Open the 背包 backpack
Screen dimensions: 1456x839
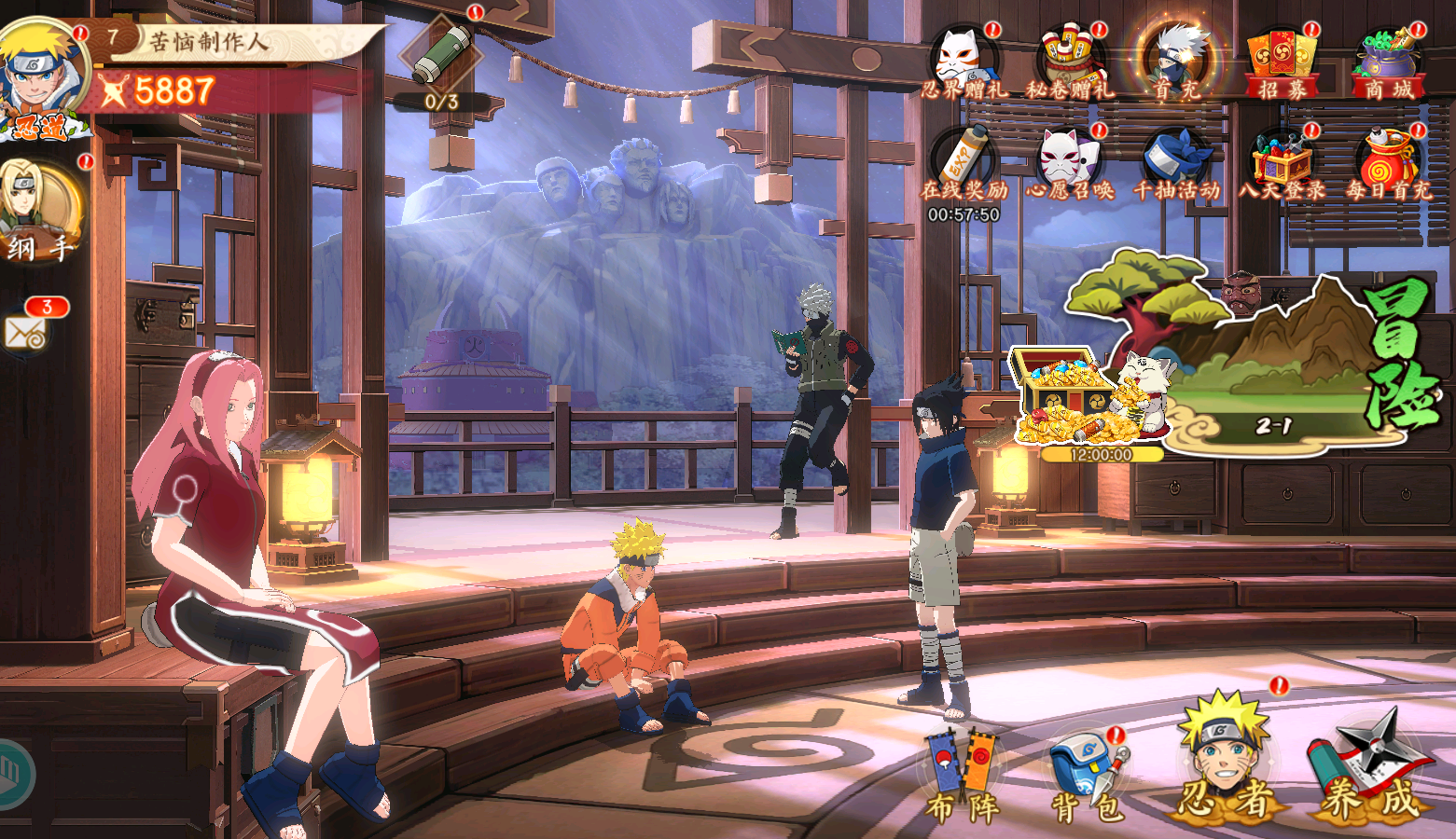tap(1086, 778)
